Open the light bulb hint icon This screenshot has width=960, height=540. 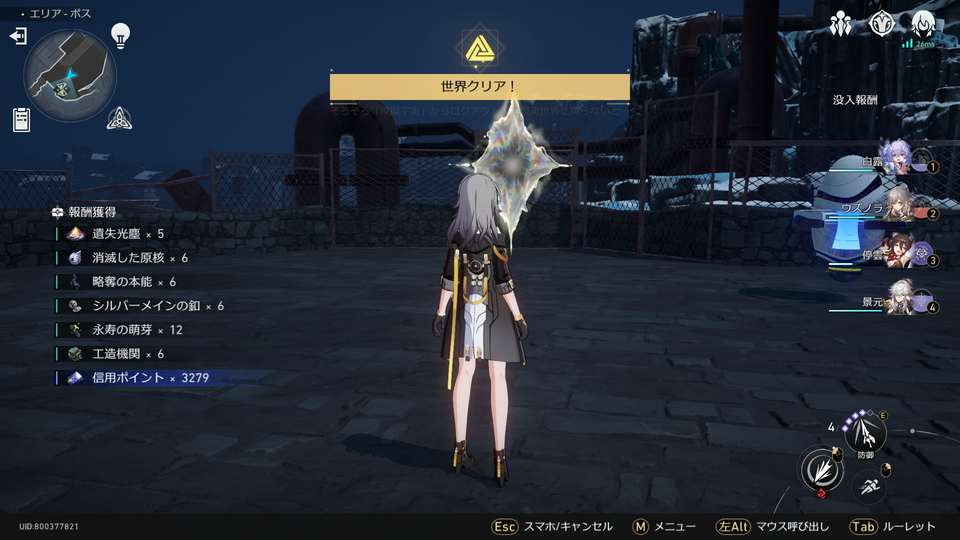[121, 36]
